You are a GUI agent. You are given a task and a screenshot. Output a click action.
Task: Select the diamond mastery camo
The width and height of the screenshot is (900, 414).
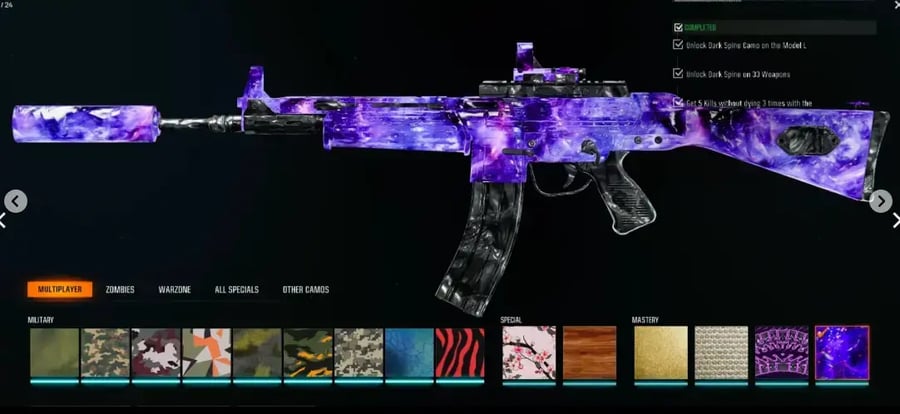coord(720,352)
